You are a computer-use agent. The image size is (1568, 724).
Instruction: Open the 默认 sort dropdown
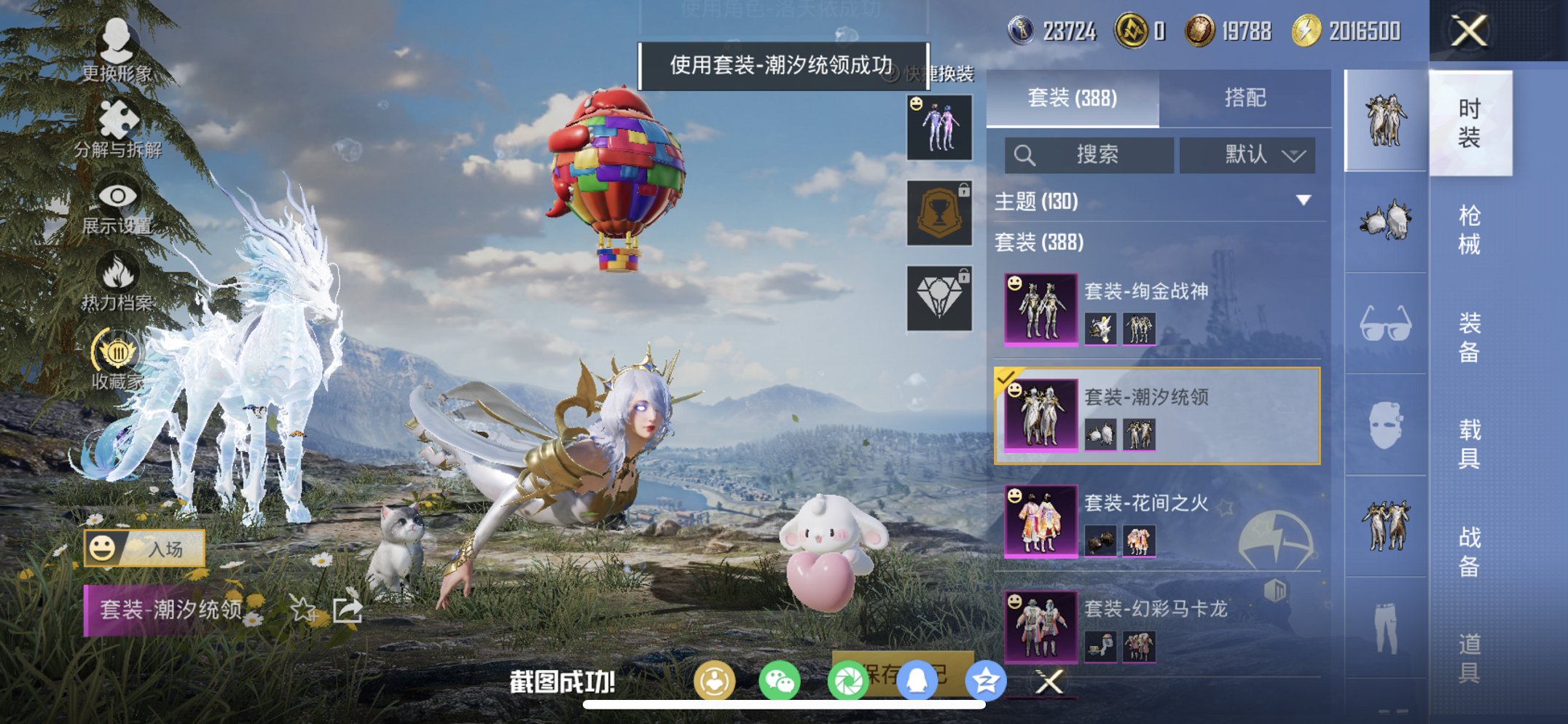click(x=1248, y=155)
